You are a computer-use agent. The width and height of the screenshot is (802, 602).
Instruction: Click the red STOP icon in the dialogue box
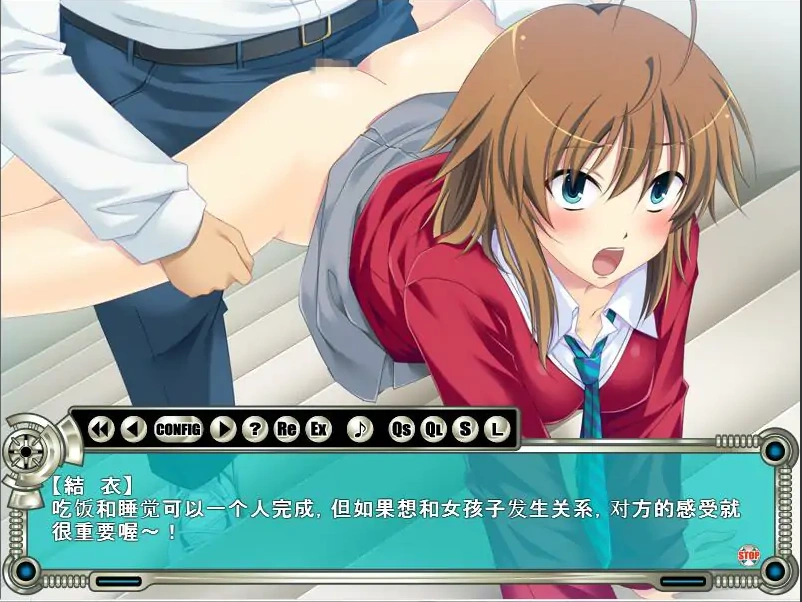click(748, 554)
